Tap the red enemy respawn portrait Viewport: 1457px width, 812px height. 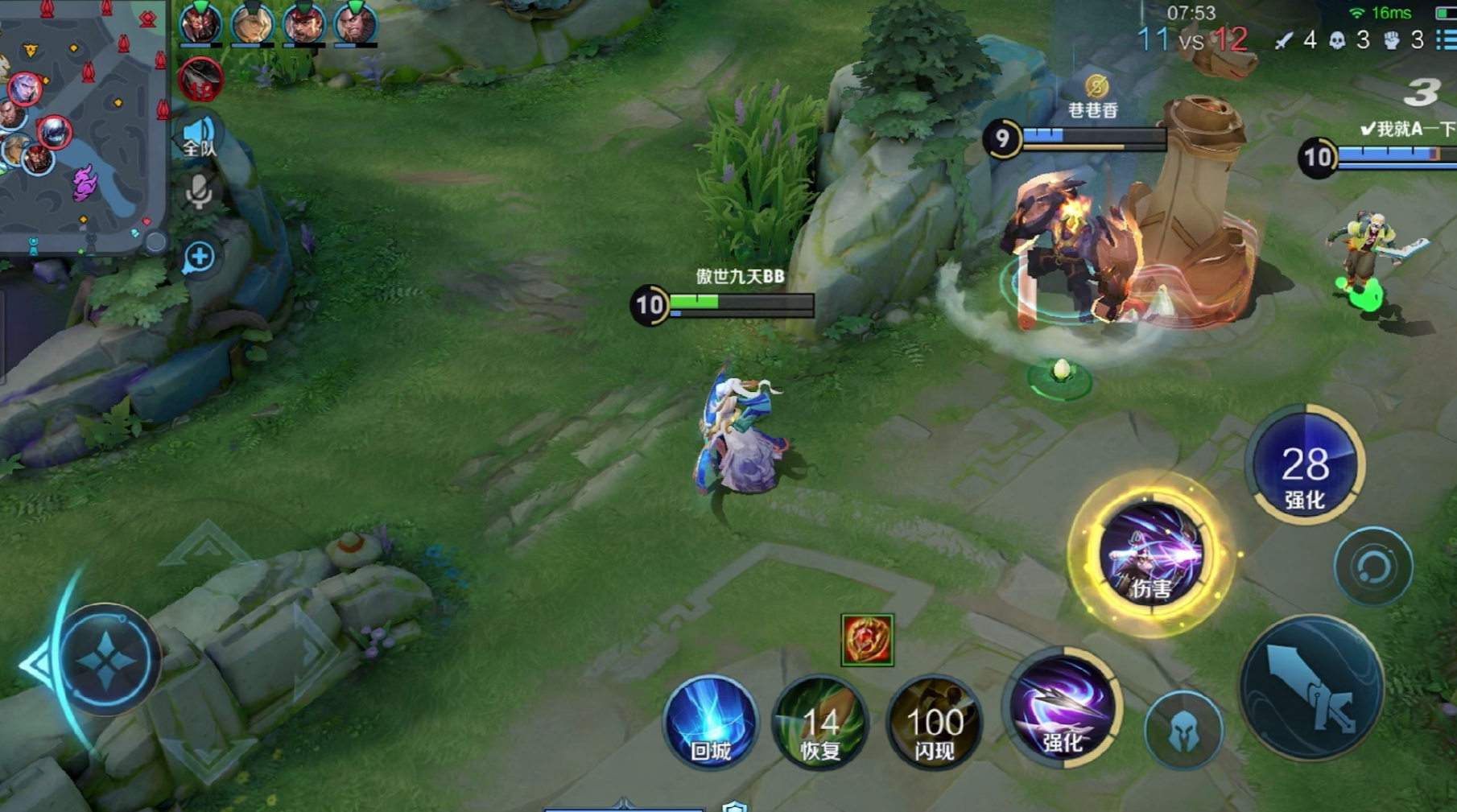coord(200,80)
